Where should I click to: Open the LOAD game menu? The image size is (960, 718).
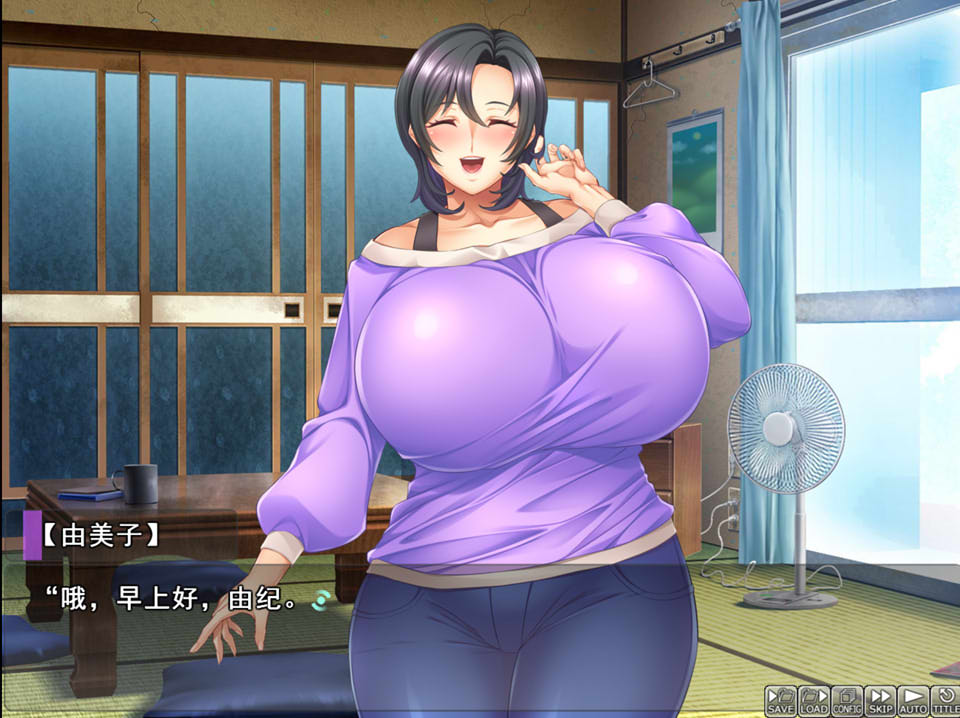pos(814,700)
